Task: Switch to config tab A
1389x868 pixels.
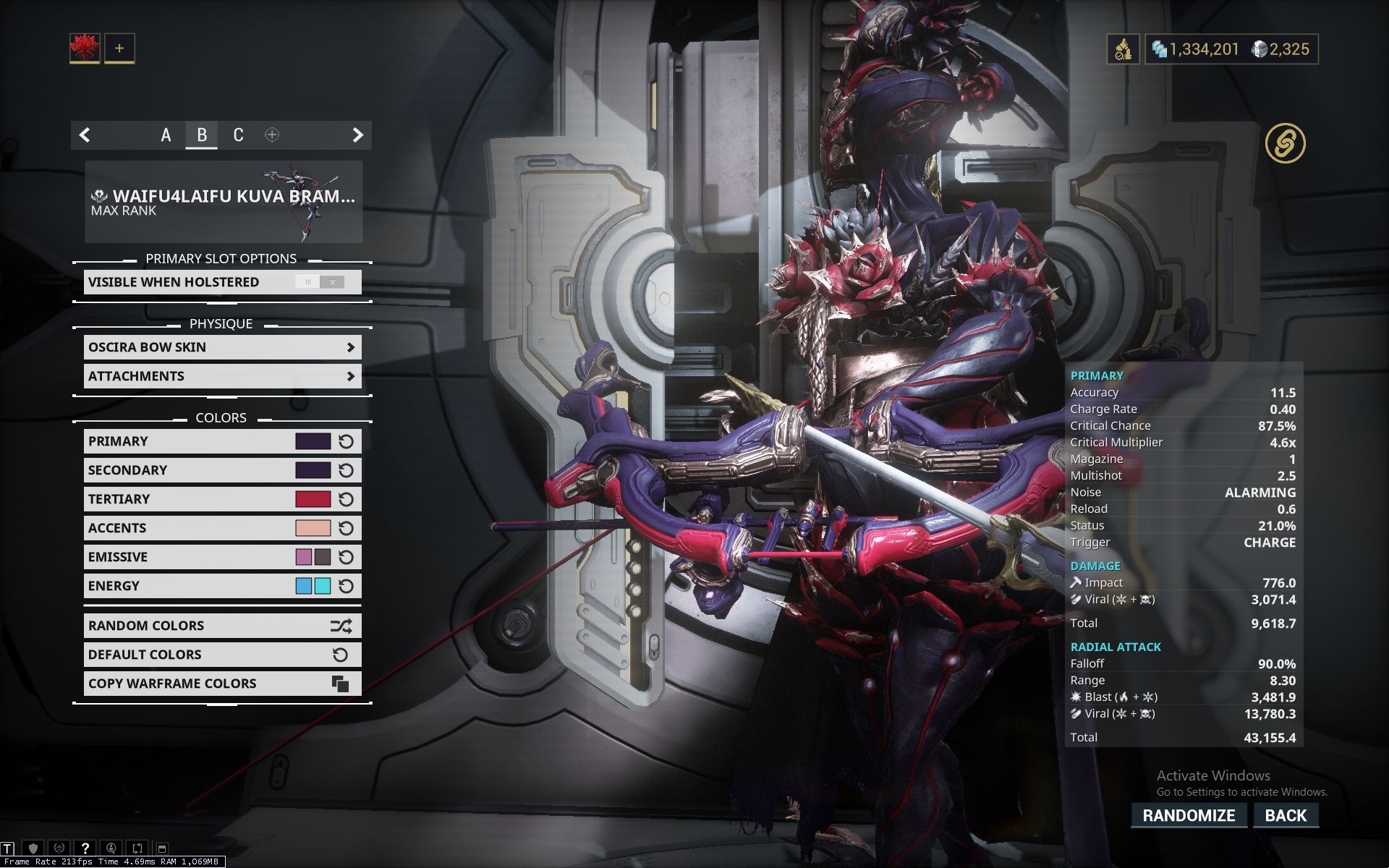Action: 166,135
